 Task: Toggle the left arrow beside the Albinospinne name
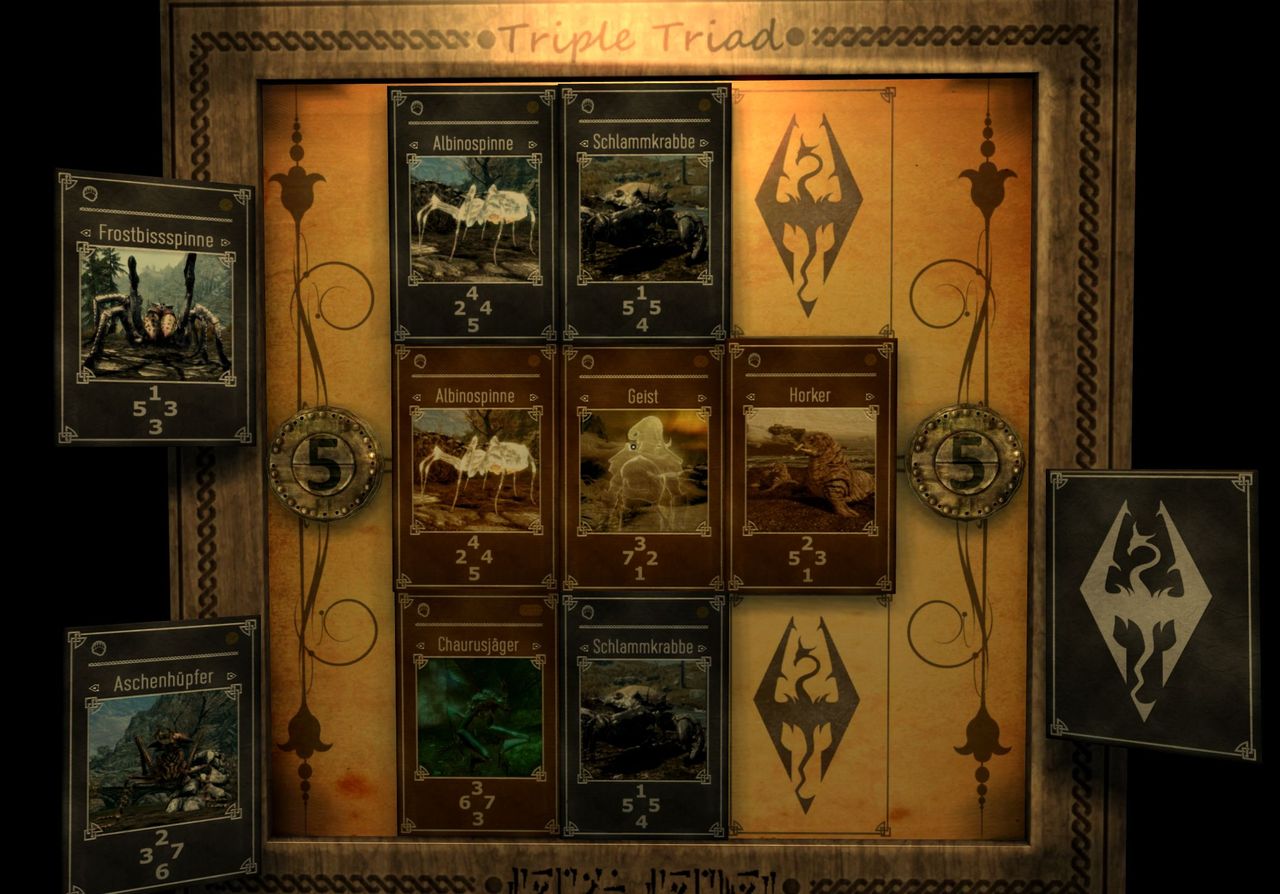(413, 142)
